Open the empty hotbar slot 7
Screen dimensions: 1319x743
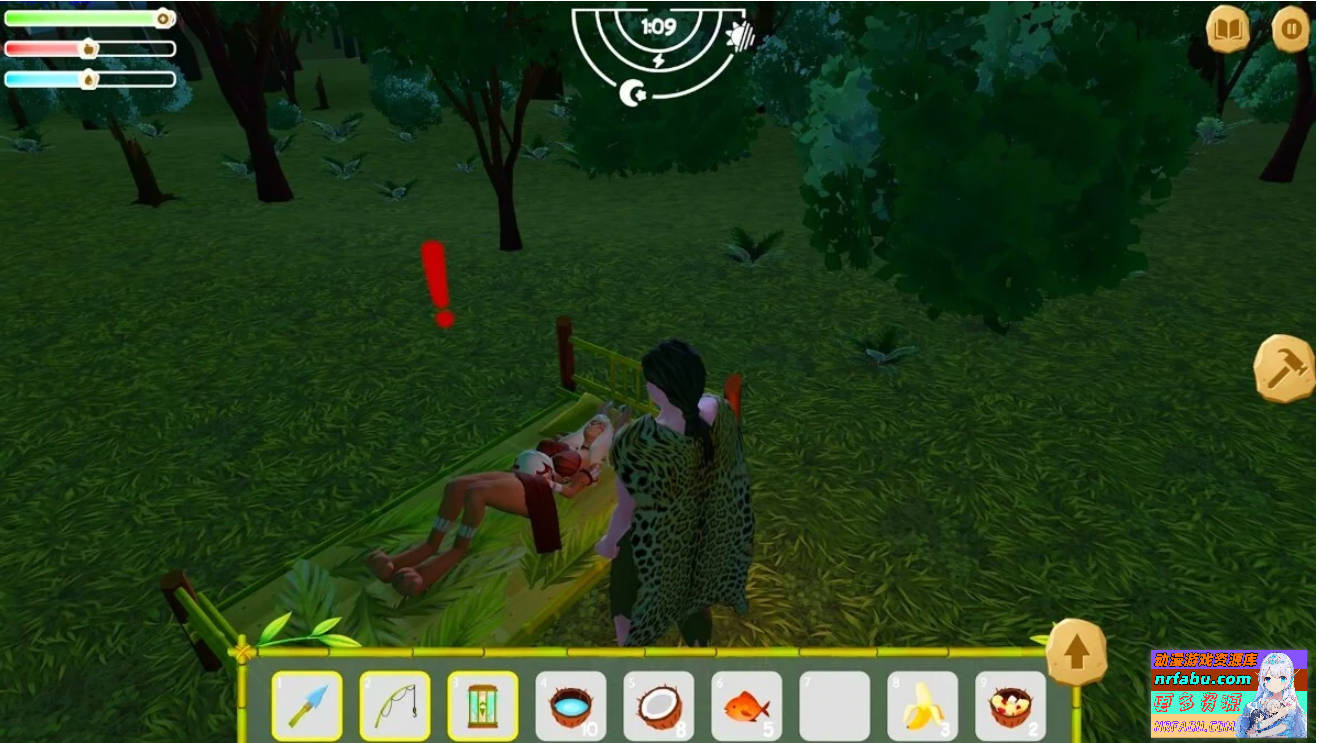835,703
